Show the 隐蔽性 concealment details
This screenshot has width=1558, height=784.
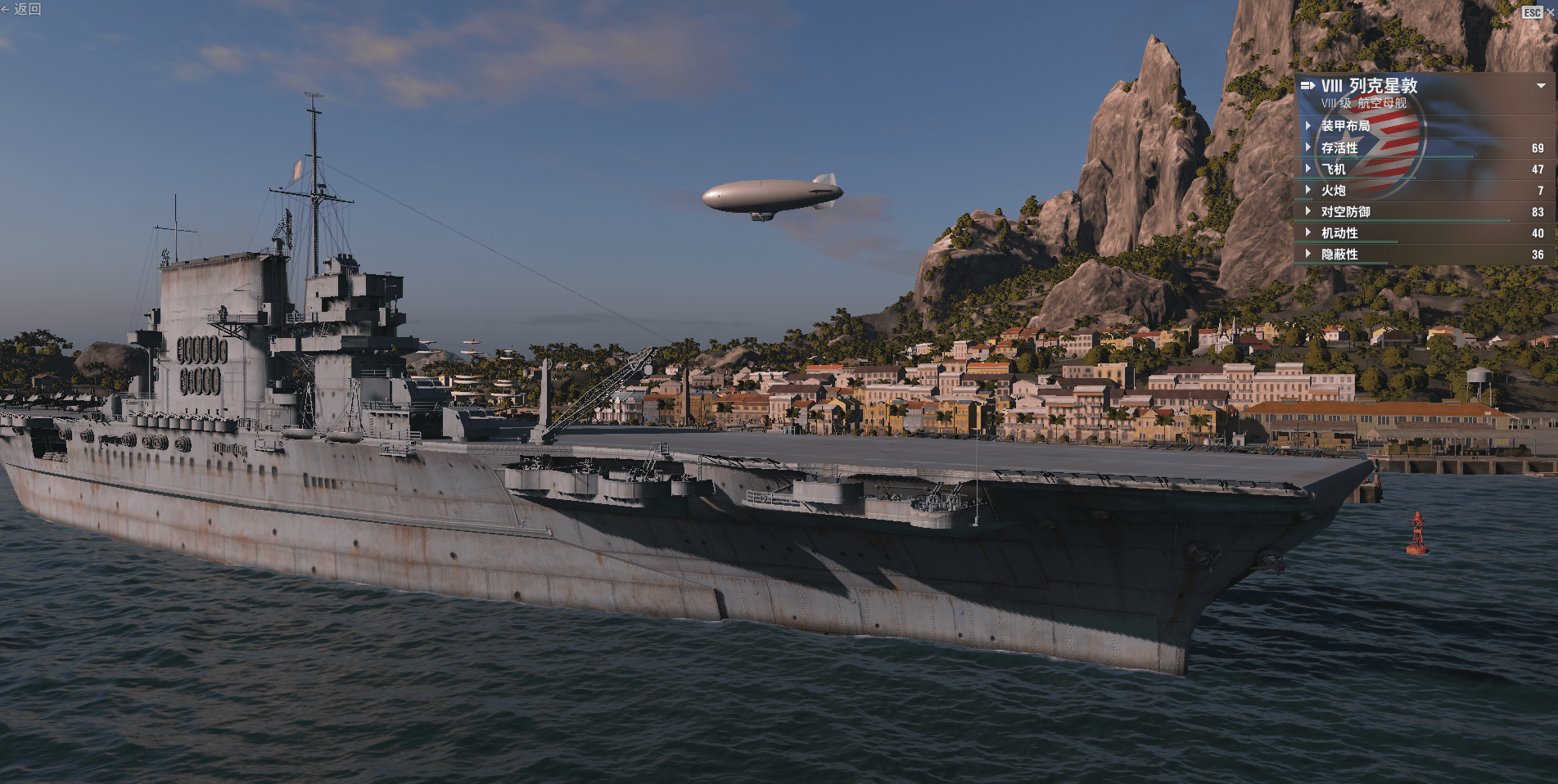(x=1339, y=255)
